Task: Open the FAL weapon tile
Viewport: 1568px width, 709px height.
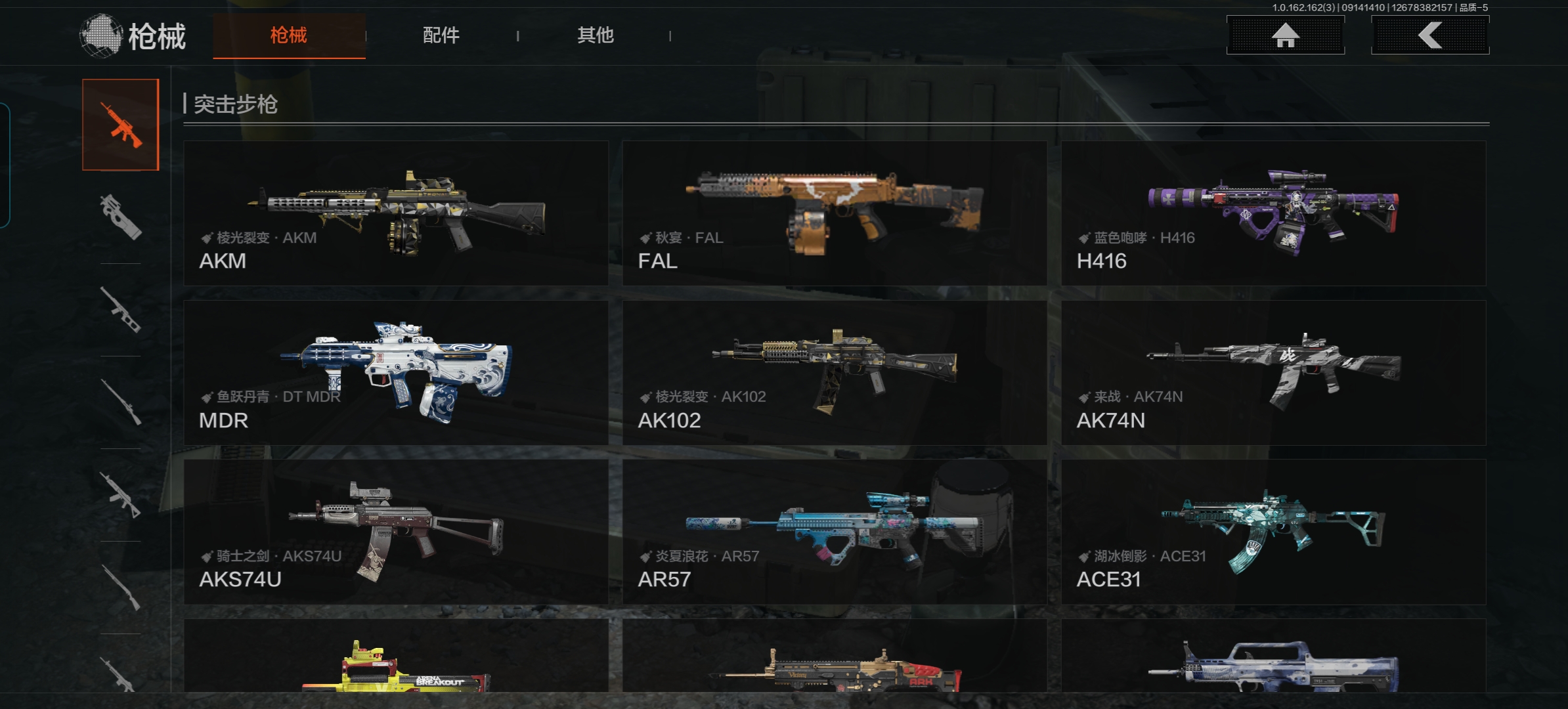Action: 834,213
